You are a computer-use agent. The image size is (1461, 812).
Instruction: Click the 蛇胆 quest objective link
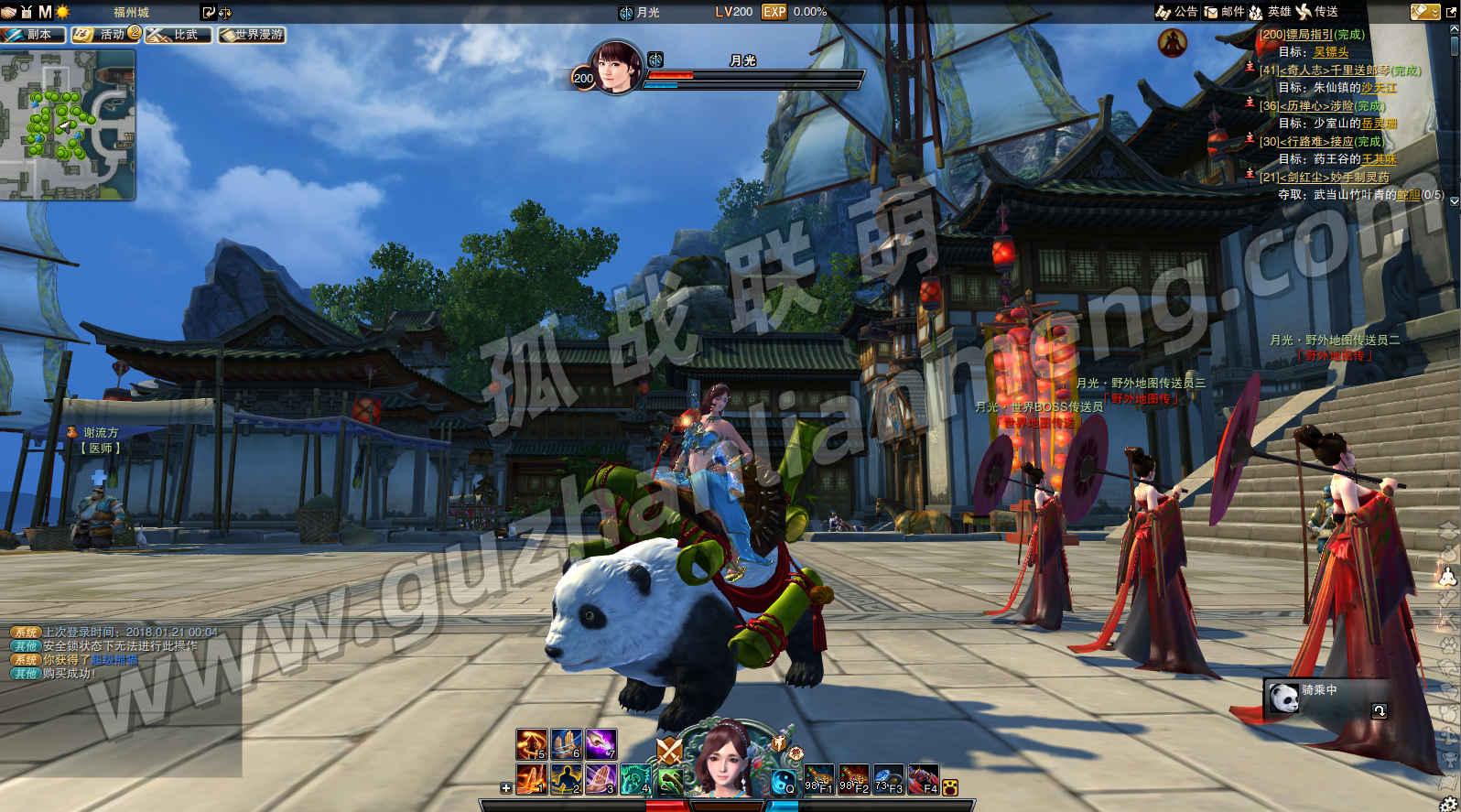[1409, 195]
